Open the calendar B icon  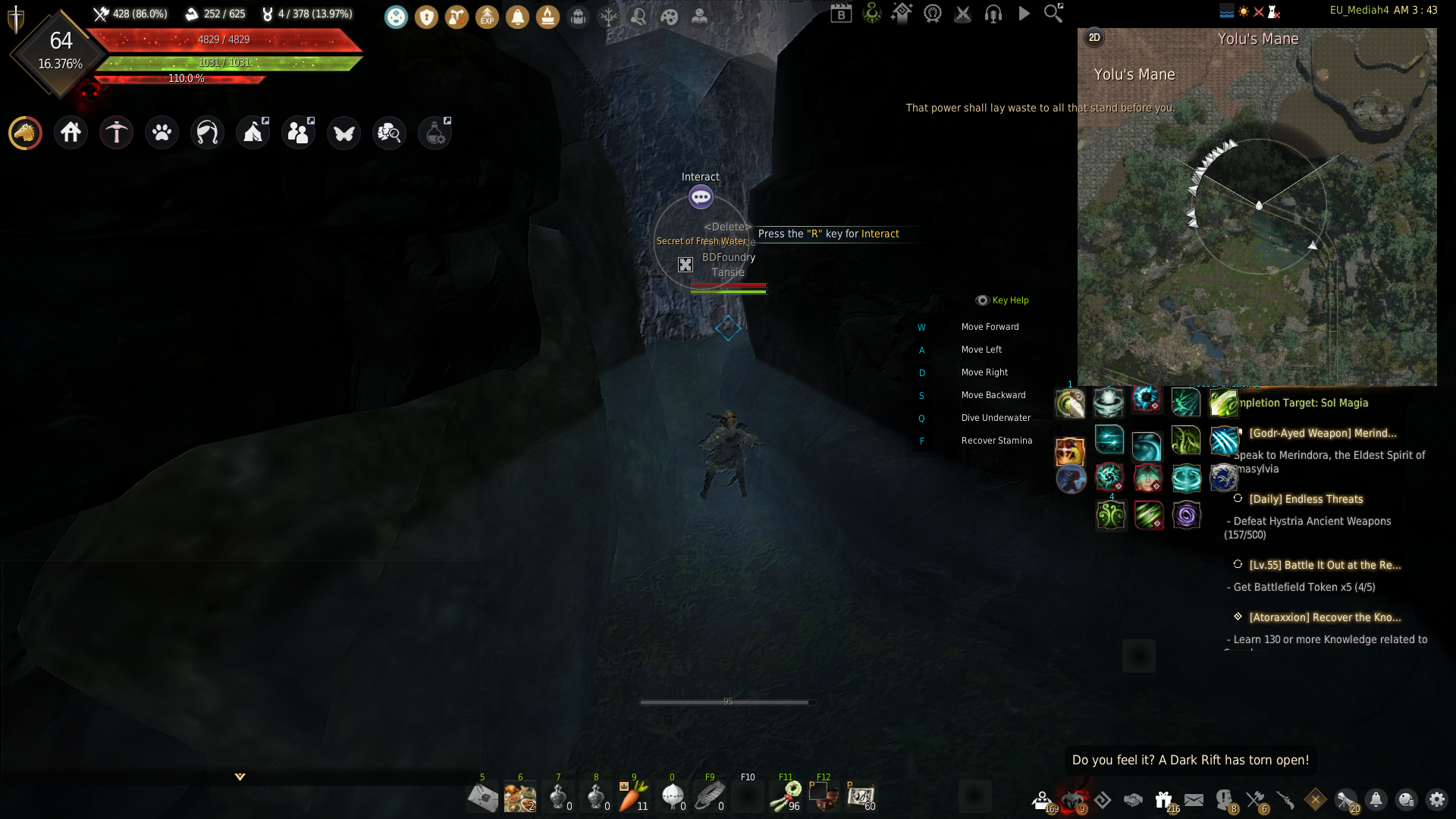pos(841,13)
